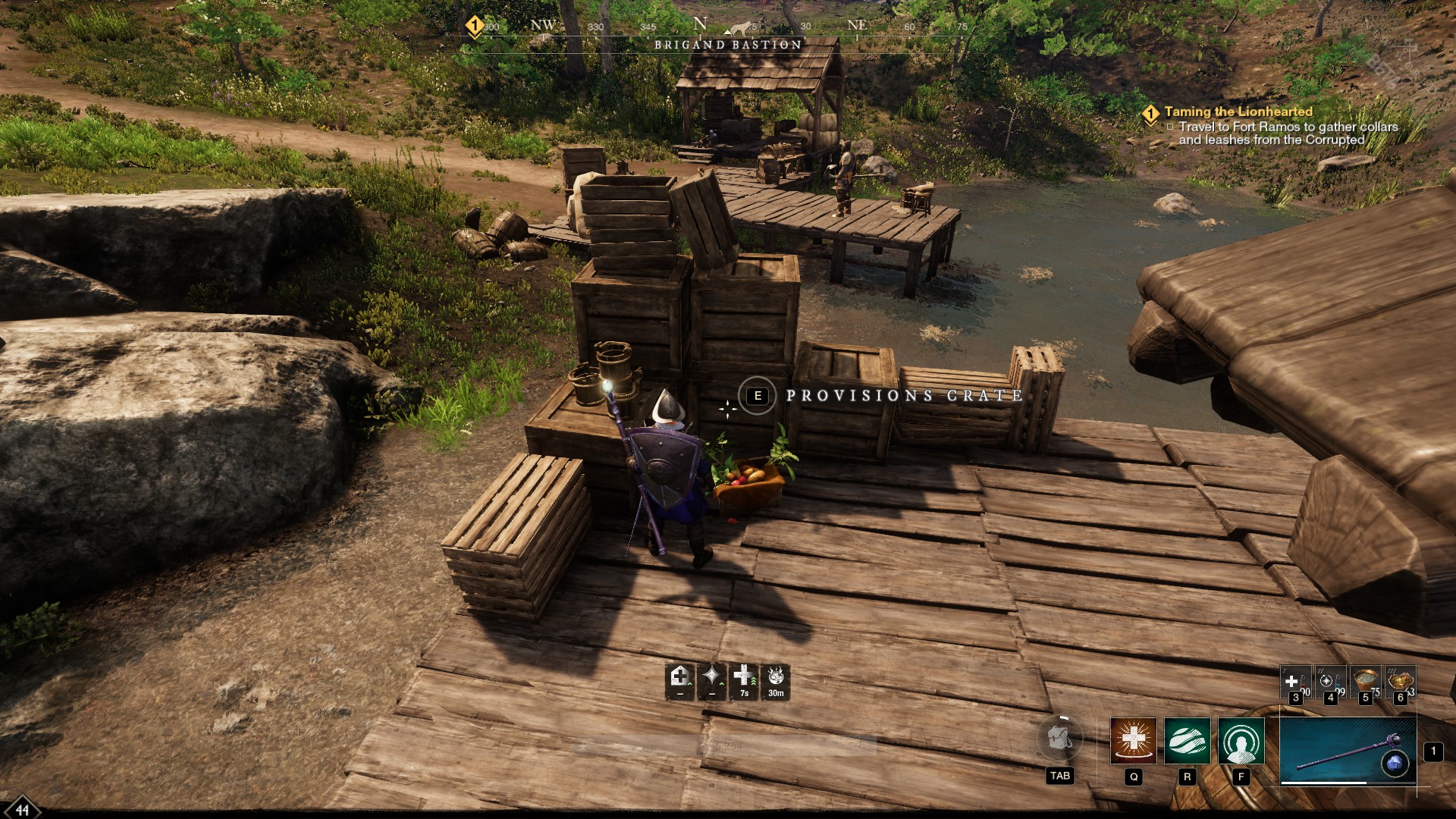
Task: Click the 30m food buff icon
Action: pyautogui.click(x=777, y=679)
